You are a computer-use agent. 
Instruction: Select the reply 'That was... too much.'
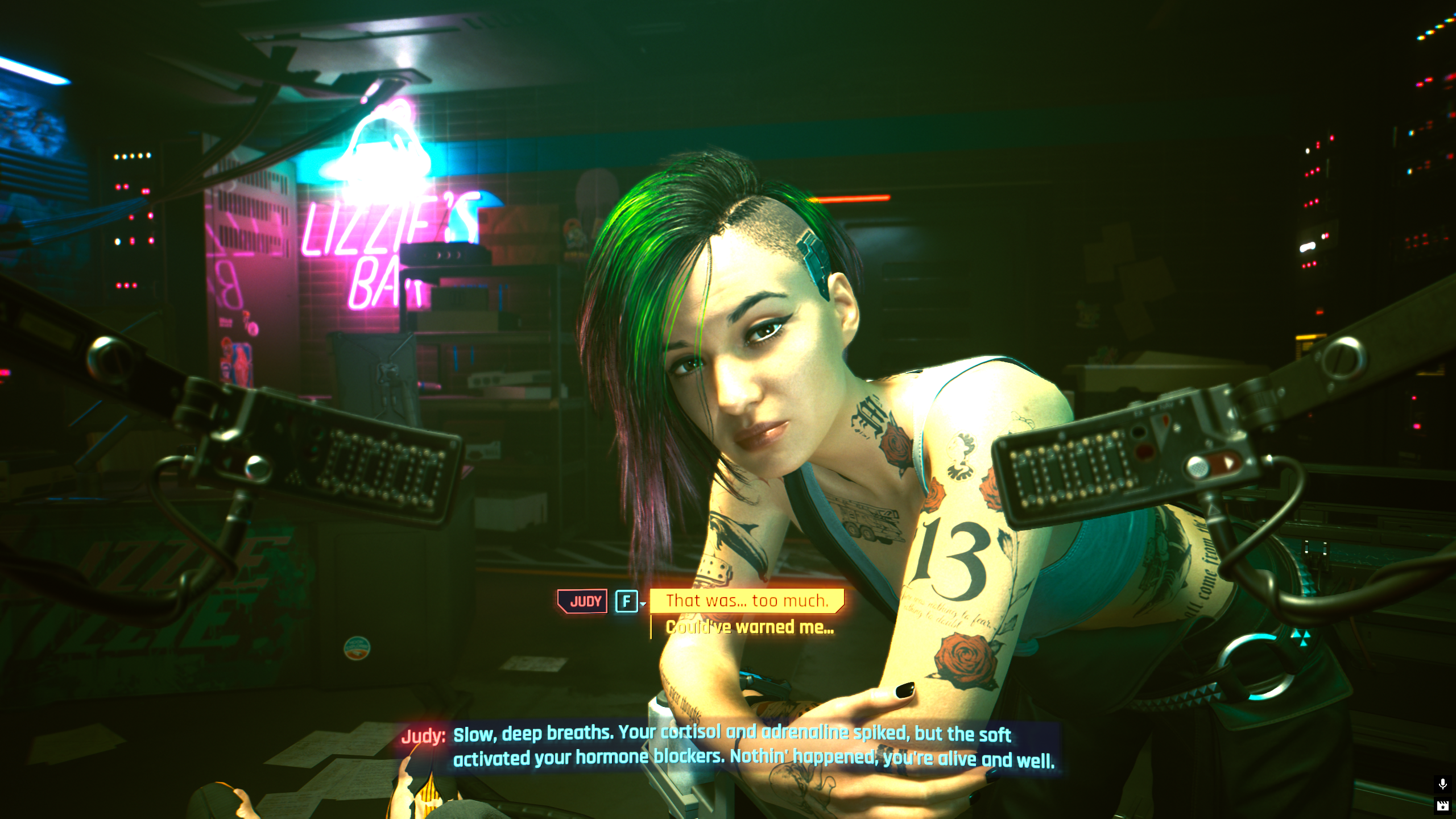click(x=748, y=601)
